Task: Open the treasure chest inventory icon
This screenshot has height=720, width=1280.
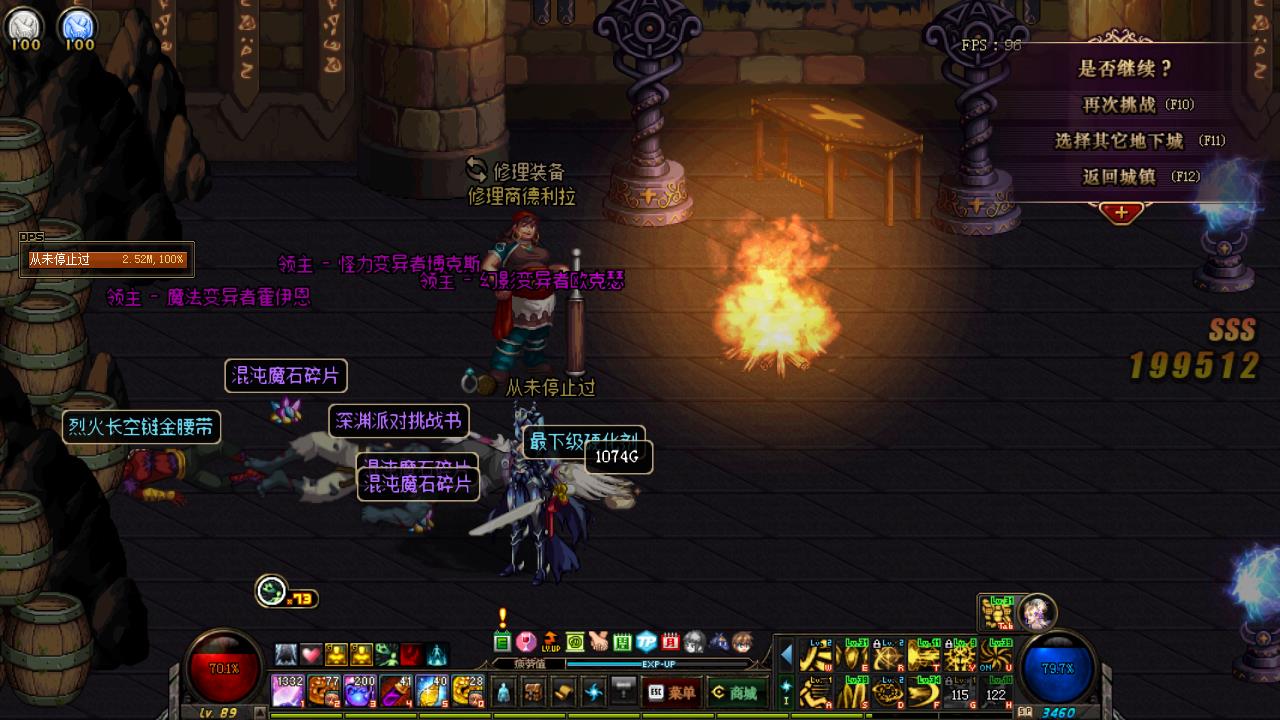Action: (534, 692)
